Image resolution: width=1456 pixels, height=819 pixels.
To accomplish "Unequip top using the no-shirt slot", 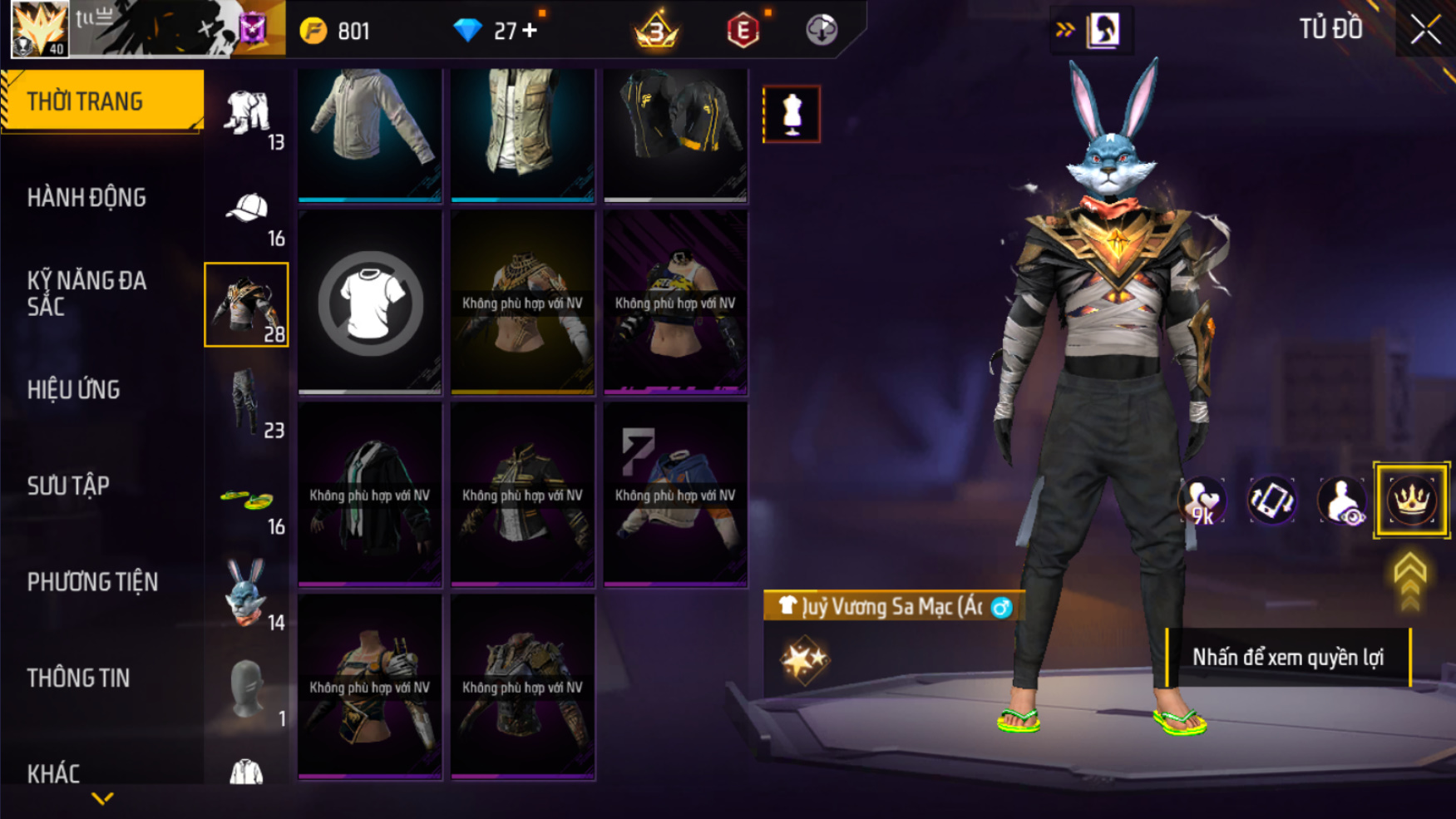I will click(370, 303).
